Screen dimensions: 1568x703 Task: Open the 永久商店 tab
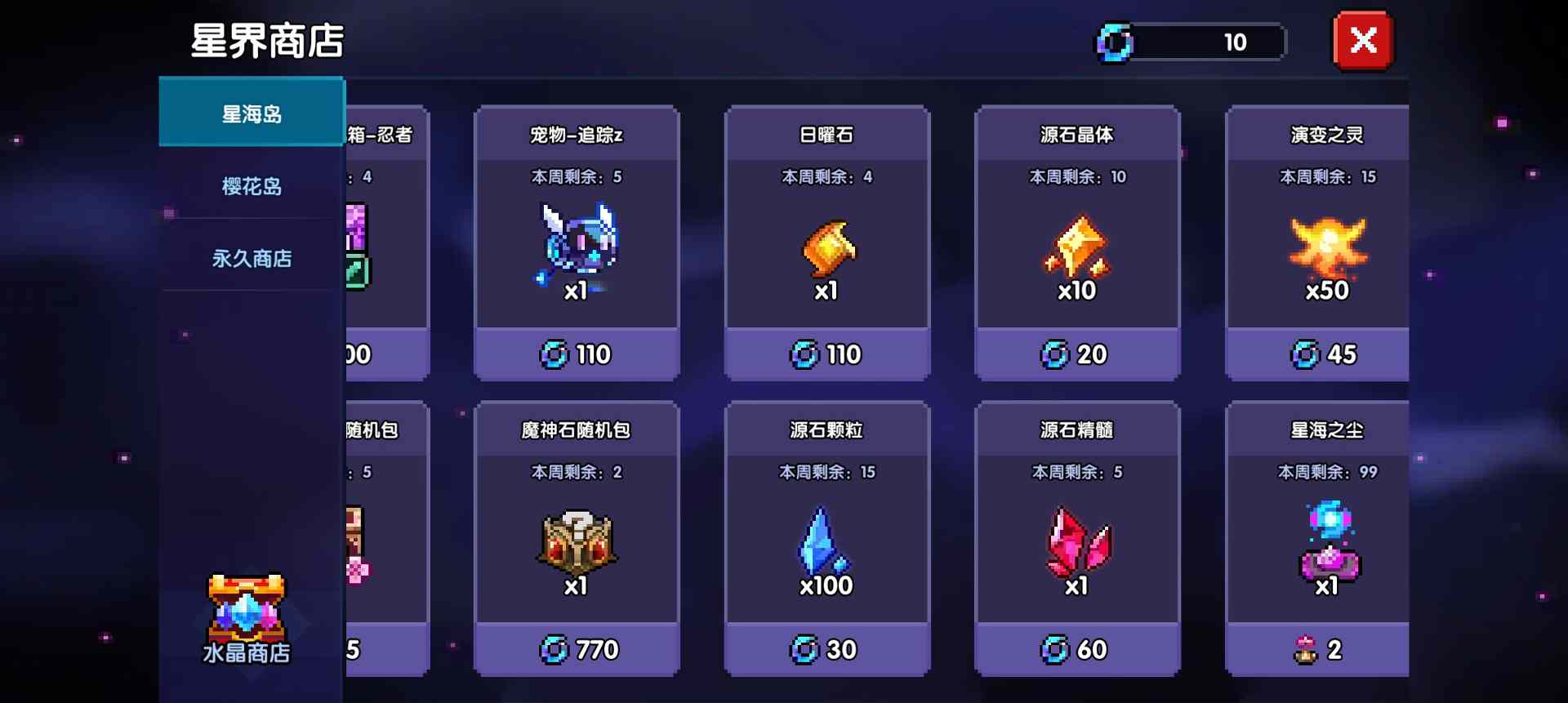(251, 257)
